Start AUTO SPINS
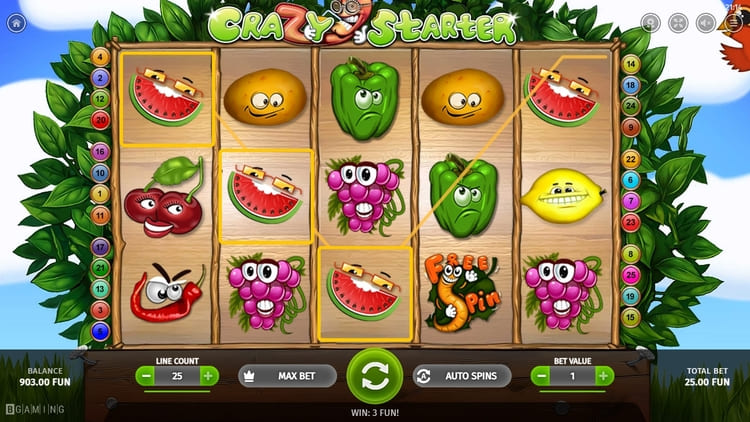The image size is (750, 422). point(461,376)
